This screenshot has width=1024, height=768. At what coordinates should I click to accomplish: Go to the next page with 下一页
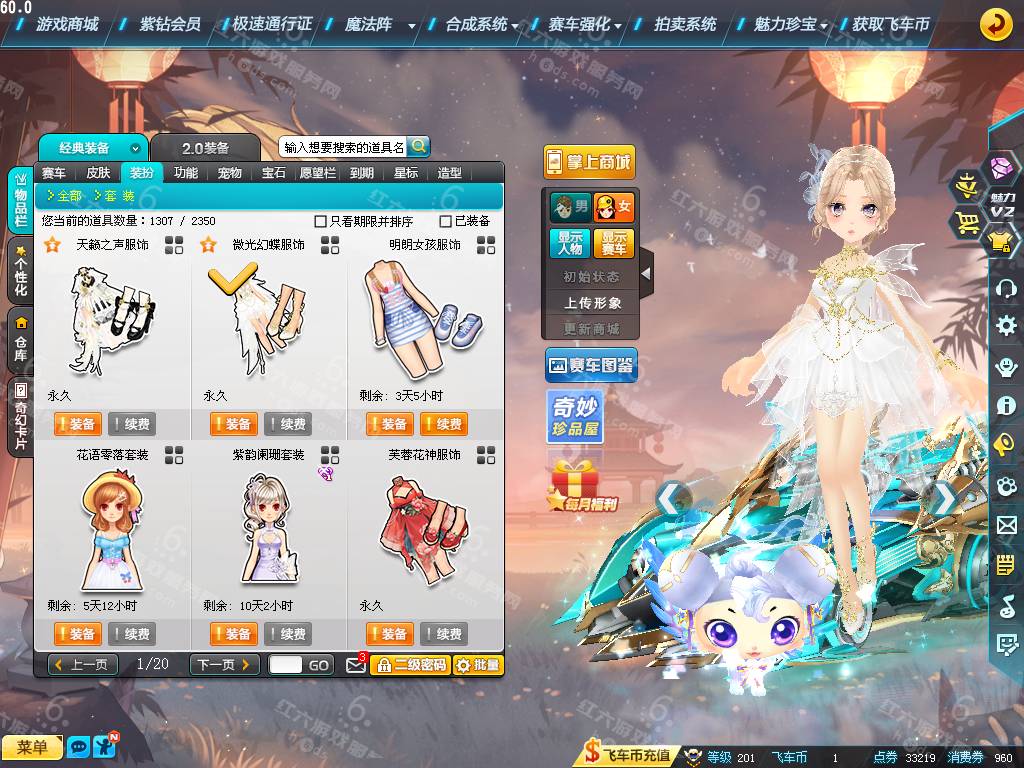coord(225,664)
